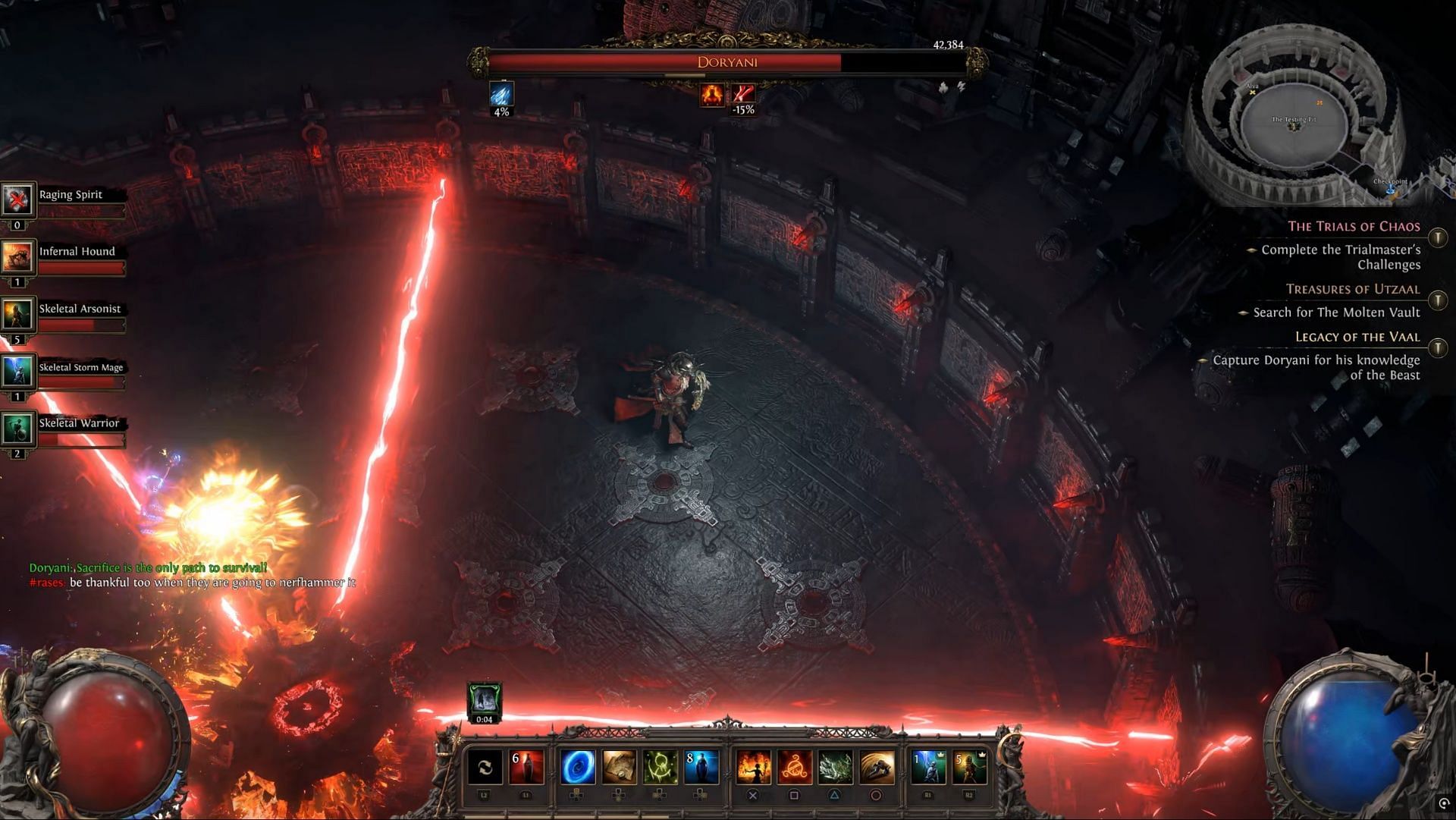Image resolution: width=1456 pixels, height=820 pixels.
Task: Pick the Skeletal Storm Mage portrait
Action: [17, 372]
